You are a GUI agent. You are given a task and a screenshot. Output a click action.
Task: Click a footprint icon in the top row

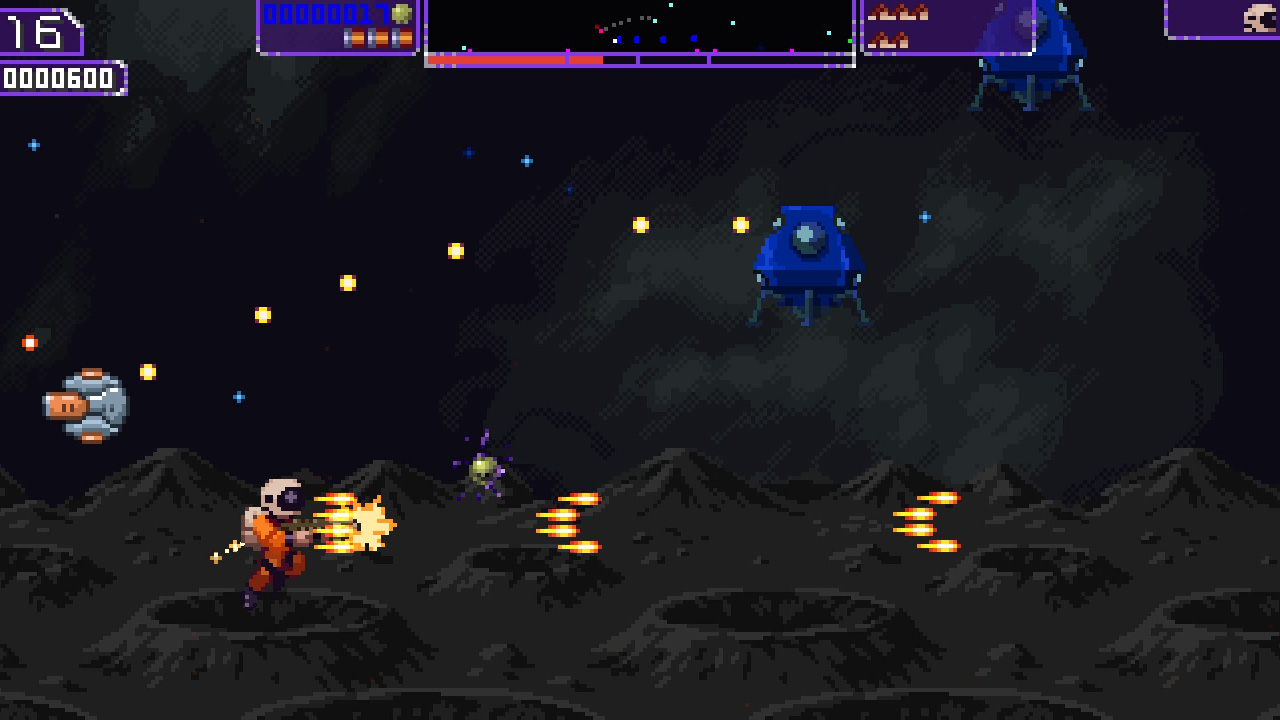(x=885, y=12)
